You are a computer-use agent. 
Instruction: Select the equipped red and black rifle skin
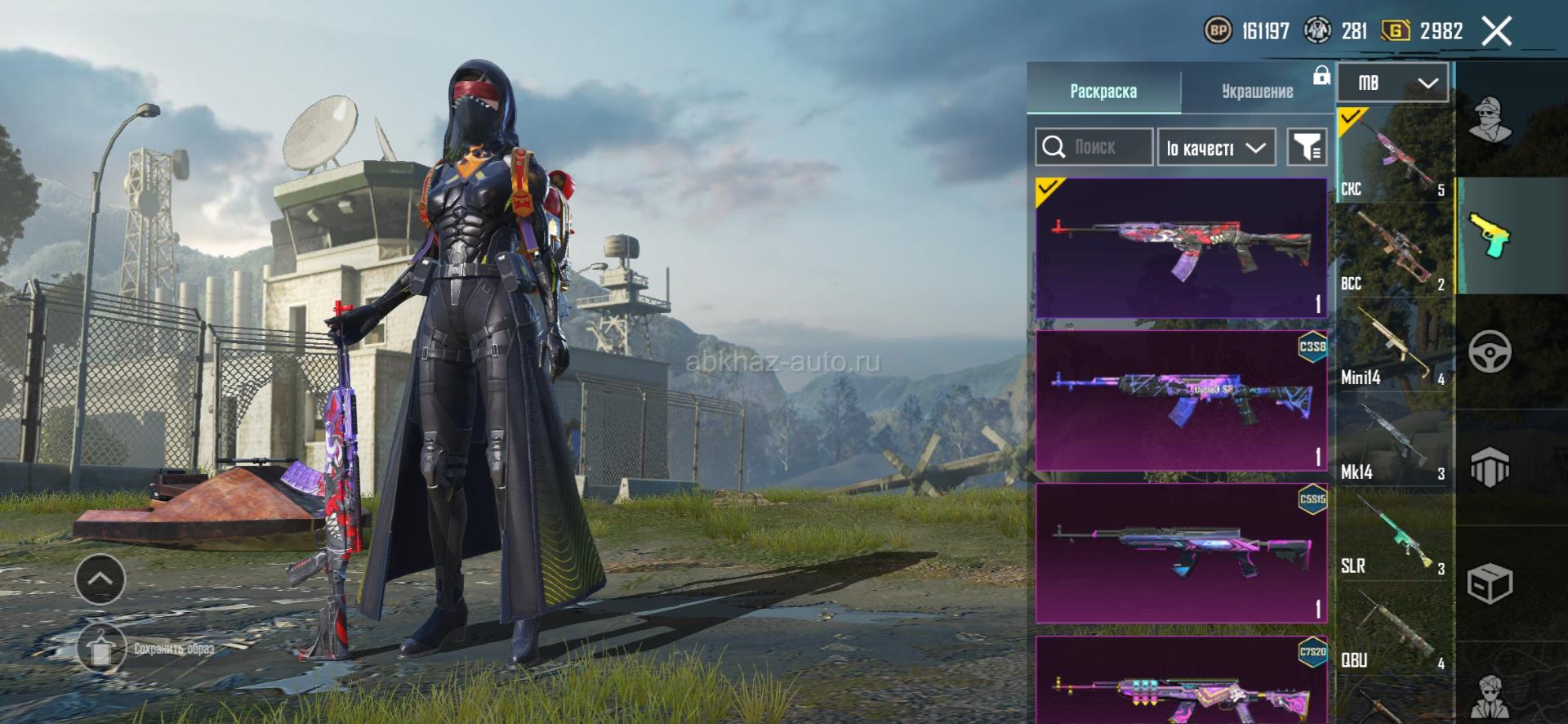[x=1180, y=248]
